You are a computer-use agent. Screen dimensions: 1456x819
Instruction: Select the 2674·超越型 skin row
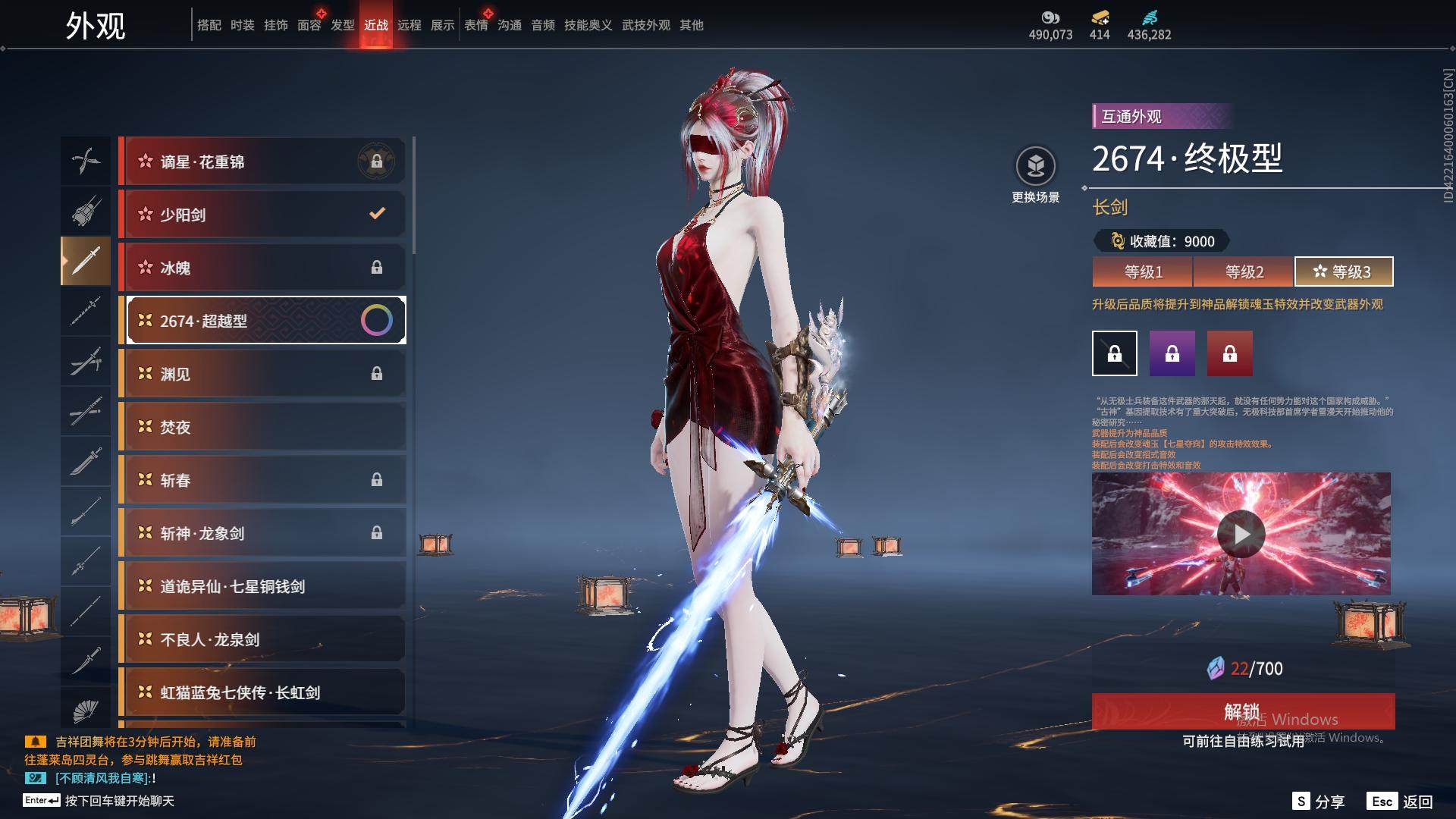pyautogui.click(x=262, y=321)
